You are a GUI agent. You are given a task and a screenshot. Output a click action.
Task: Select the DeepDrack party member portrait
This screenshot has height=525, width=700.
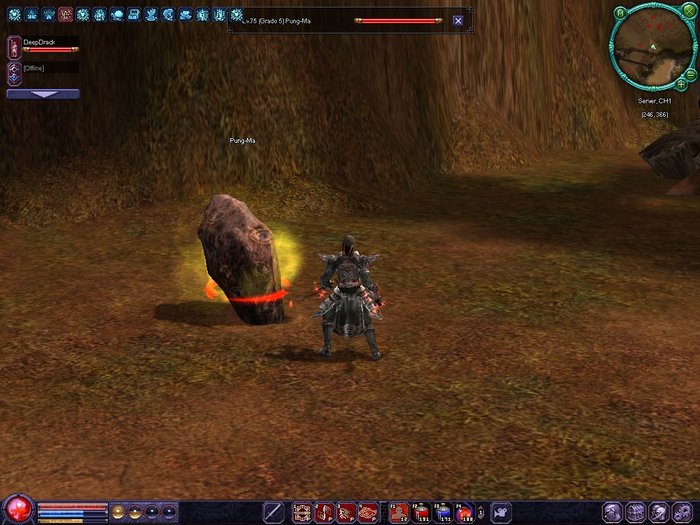[14, 45]
